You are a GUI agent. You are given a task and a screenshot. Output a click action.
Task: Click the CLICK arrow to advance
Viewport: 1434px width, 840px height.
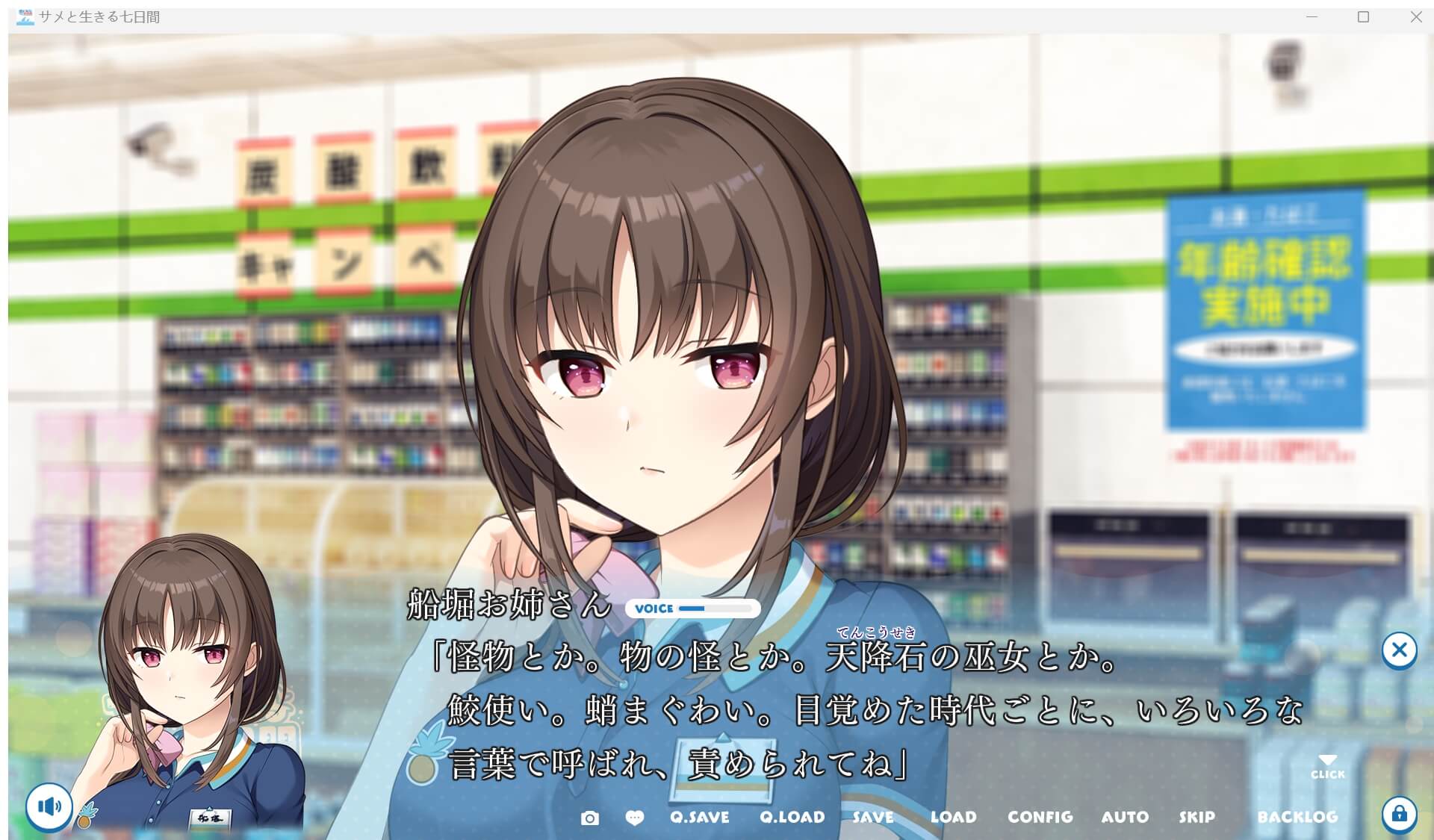click(1327, 762)
